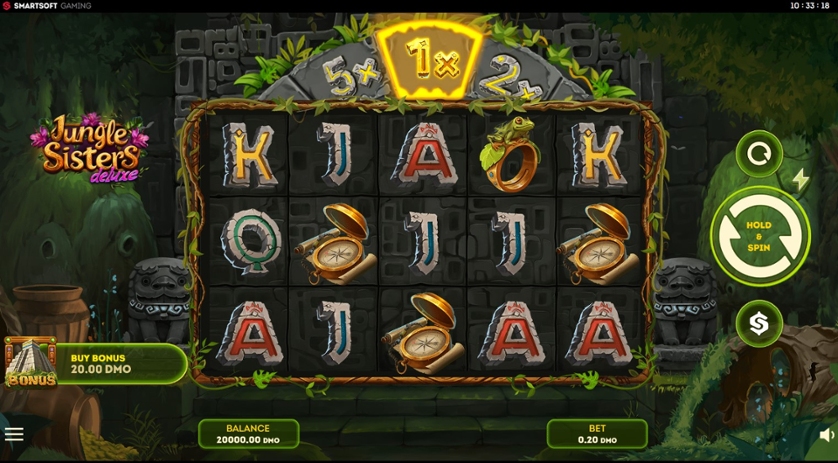Spin the reels with Hold & Spin
The width and height of the screenshot is (838, 463).
pyautogui.click(x=760, y=236)
